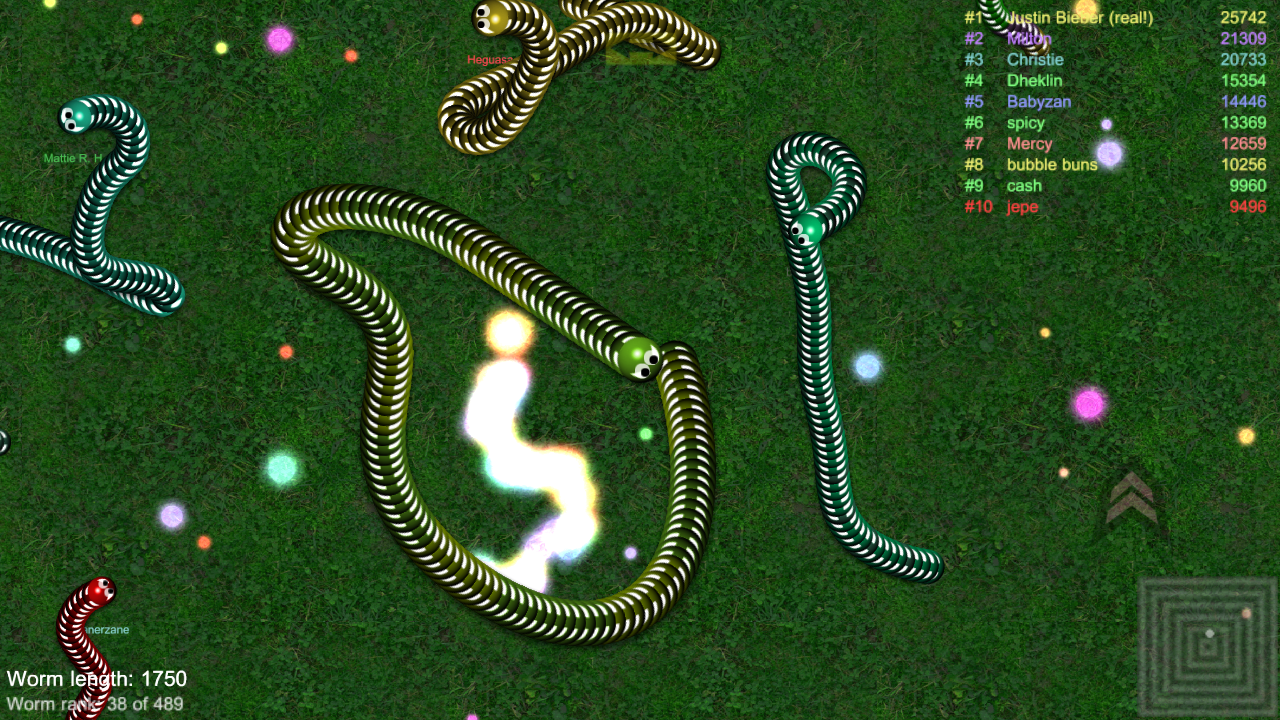Click rank #10 jepe entry
This screenshot has width=1280, height=720.
pyautogui.click(x=1022, y=207)
